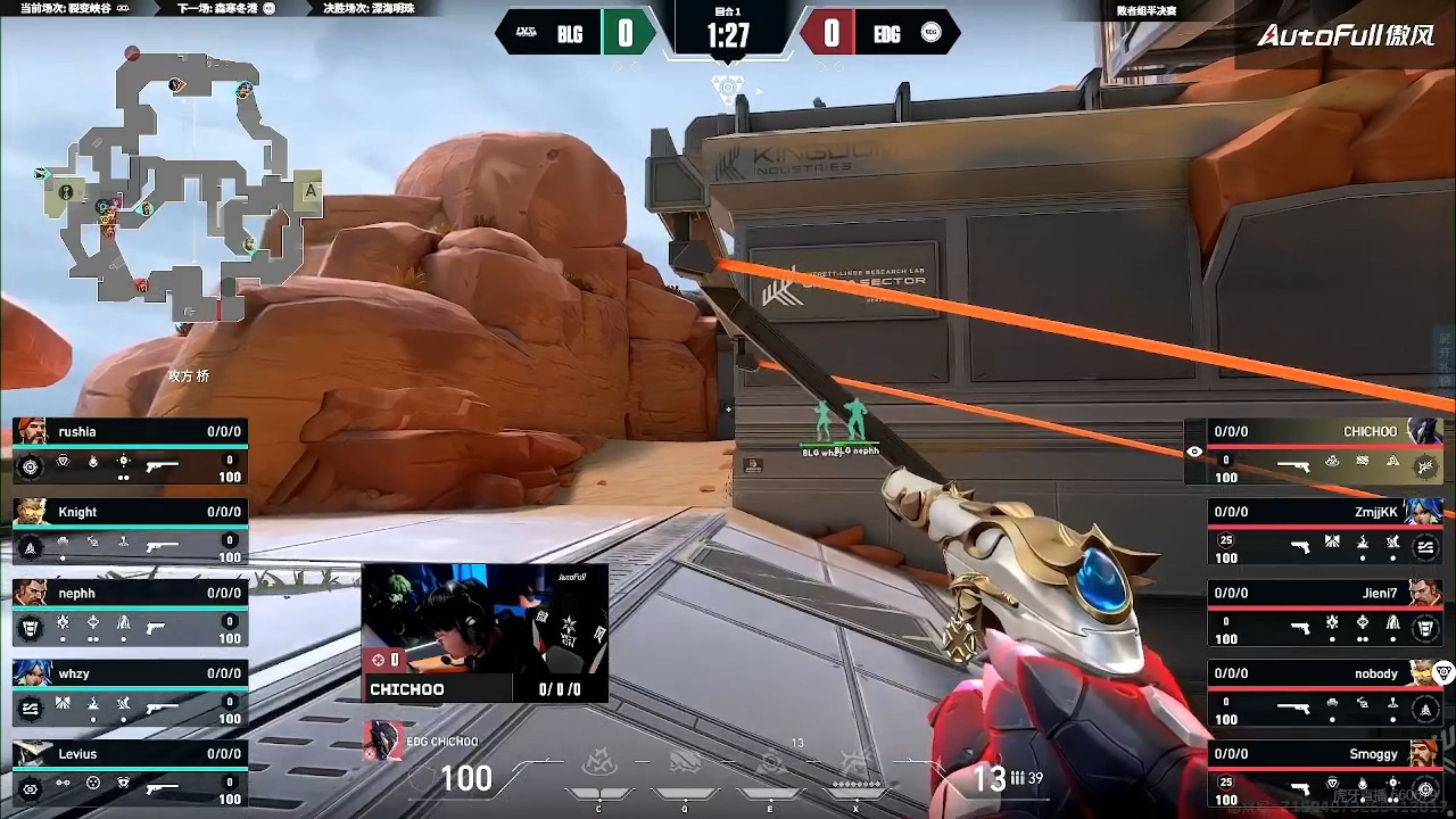Activate Iso's Contingency ability icon
This screenshot has width=1456, height=819.
[599, 763]
